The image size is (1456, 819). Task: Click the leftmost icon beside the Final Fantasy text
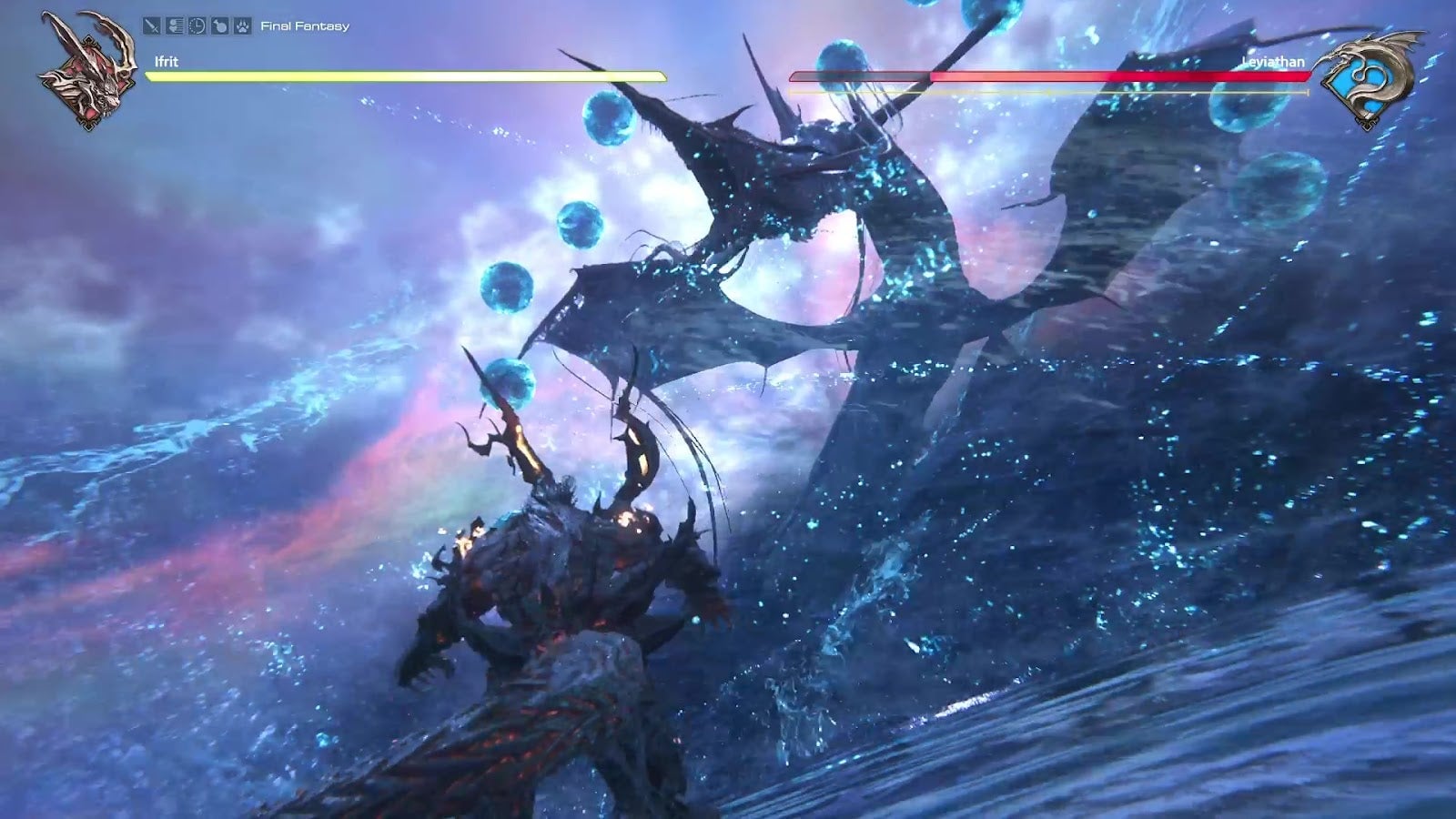coord(151,25)
